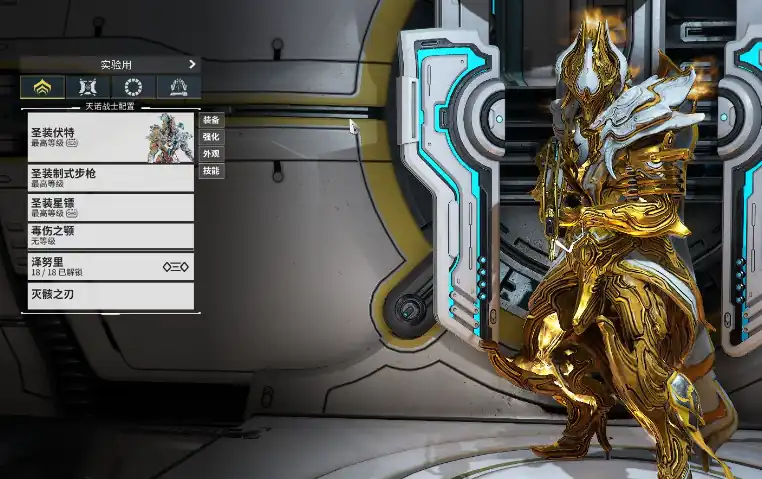Select the fourth tab with the figure icon

click(x=178, y=87)
